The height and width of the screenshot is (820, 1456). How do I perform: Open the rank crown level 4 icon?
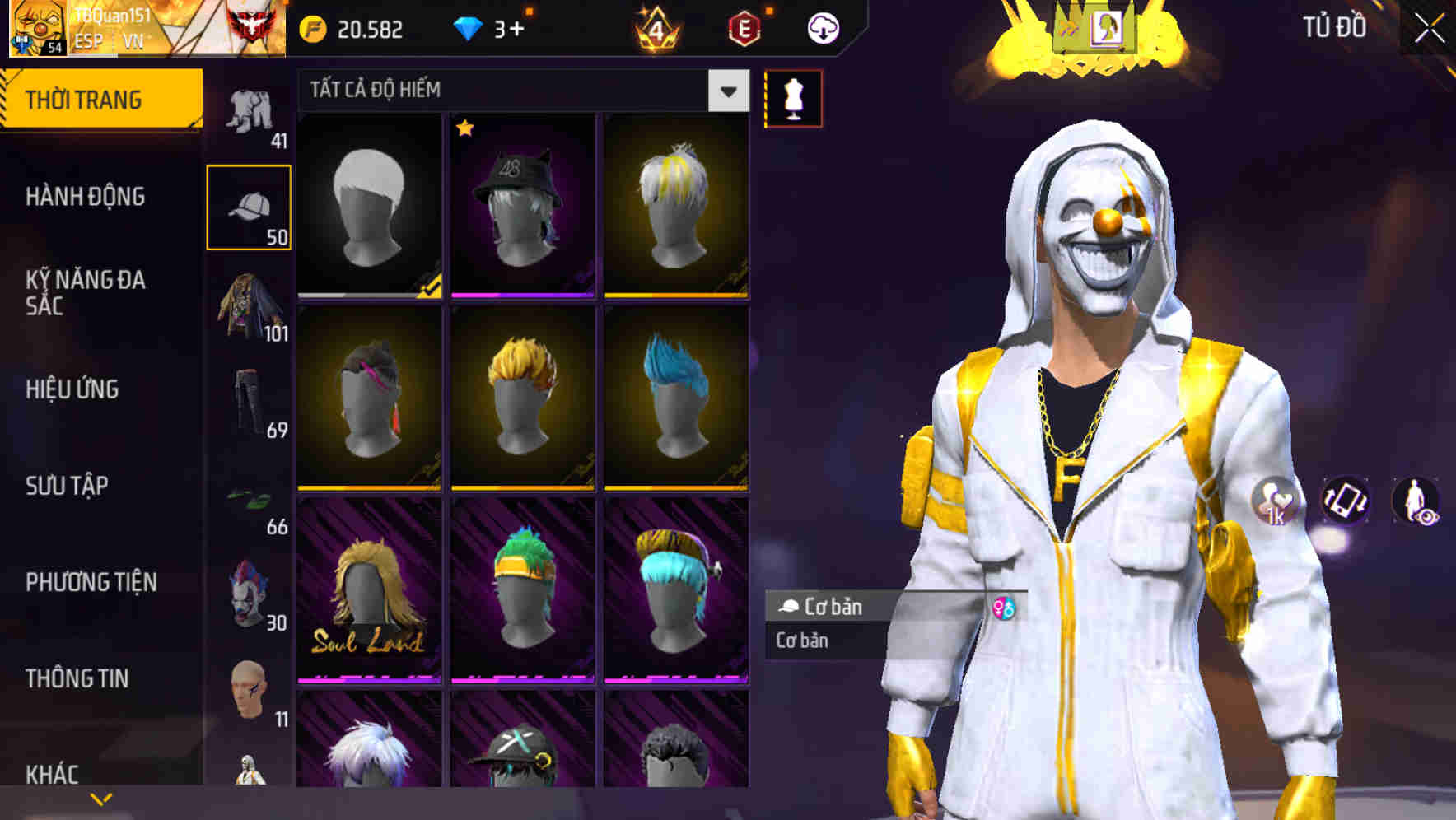pyautogui.click(x=656, y=28)
